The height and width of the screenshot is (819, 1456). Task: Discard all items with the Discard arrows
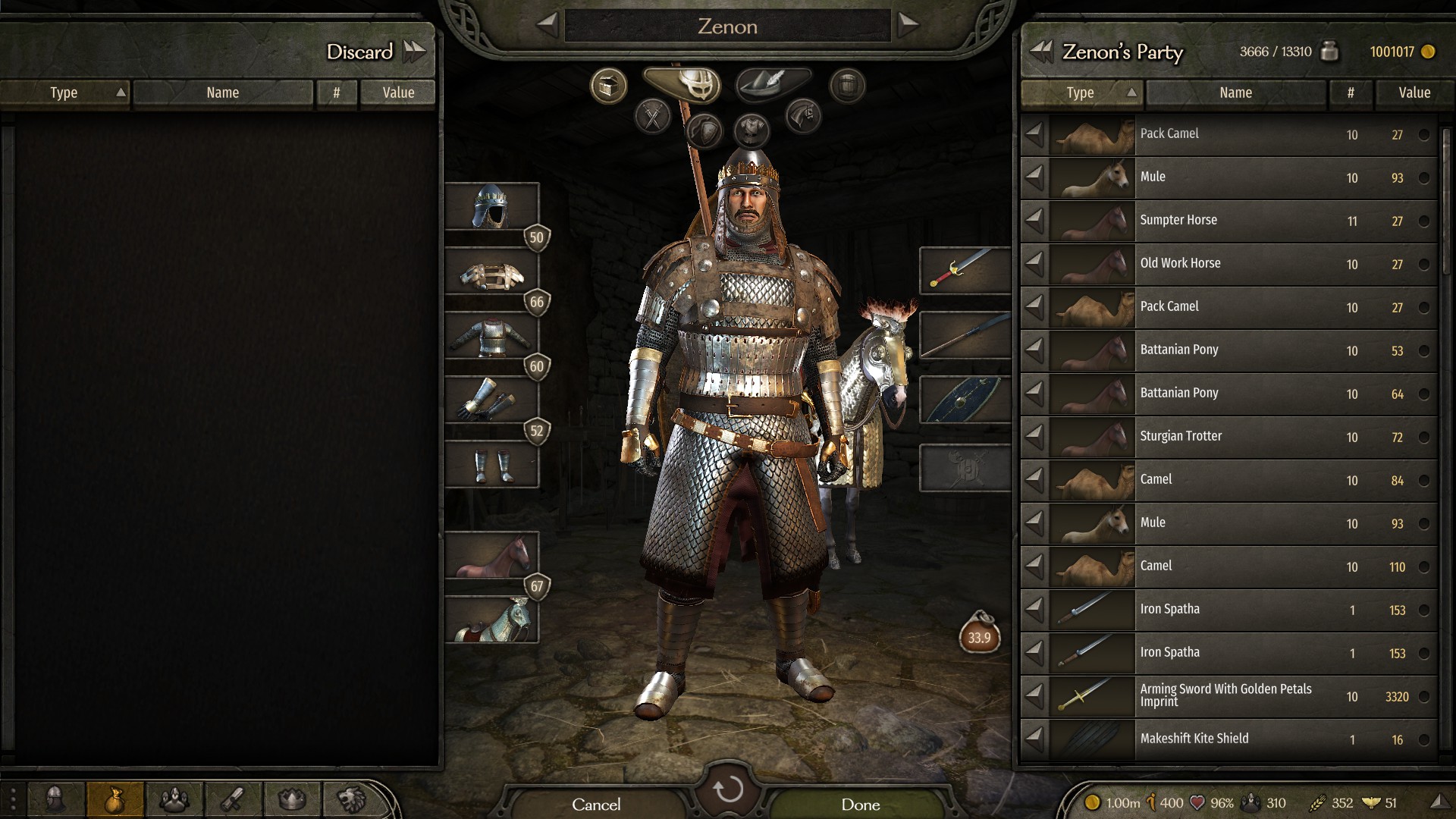point(414,52)
